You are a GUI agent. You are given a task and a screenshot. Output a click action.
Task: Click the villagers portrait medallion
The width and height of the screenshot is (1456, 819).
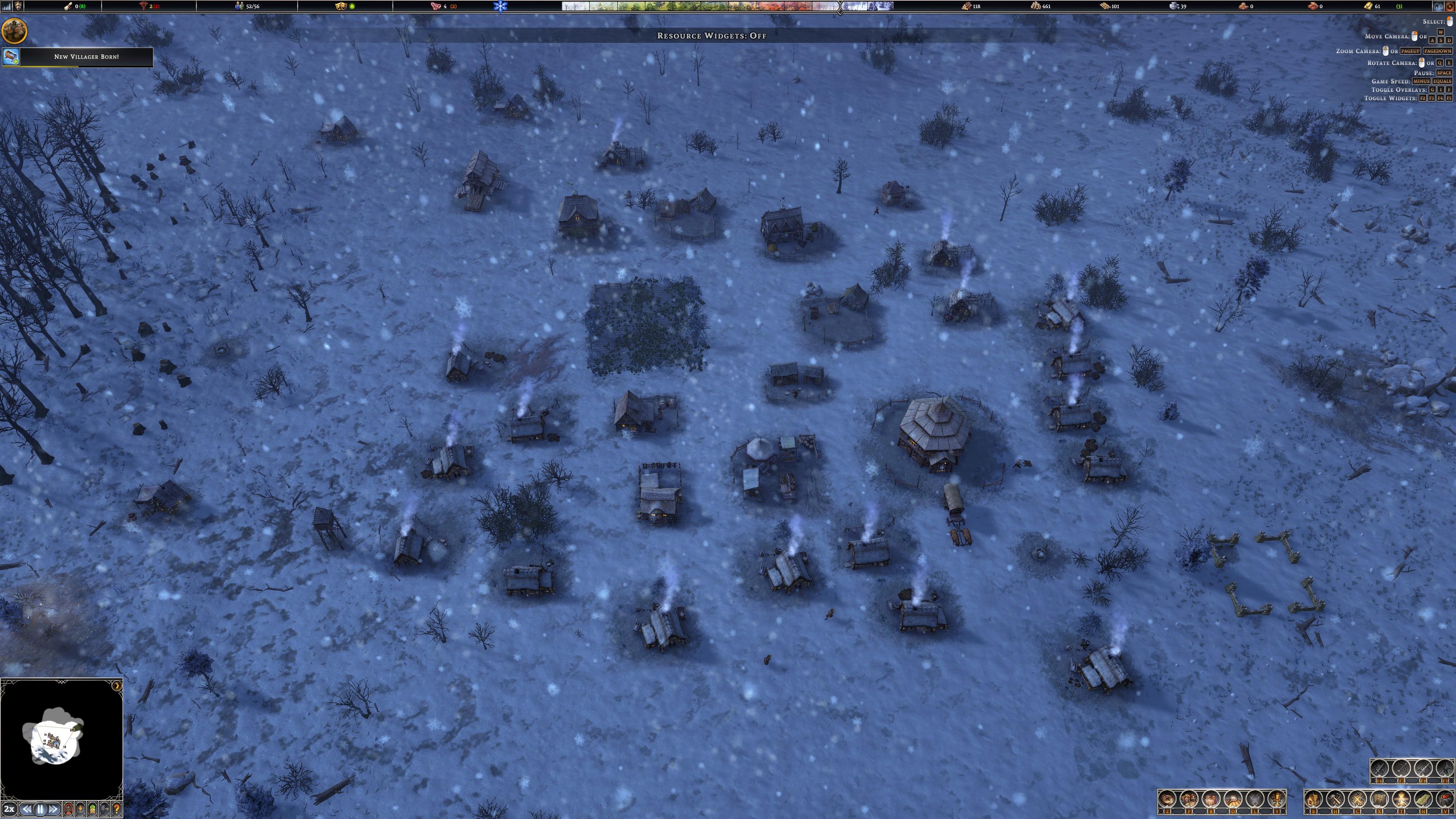pos(14,30)
